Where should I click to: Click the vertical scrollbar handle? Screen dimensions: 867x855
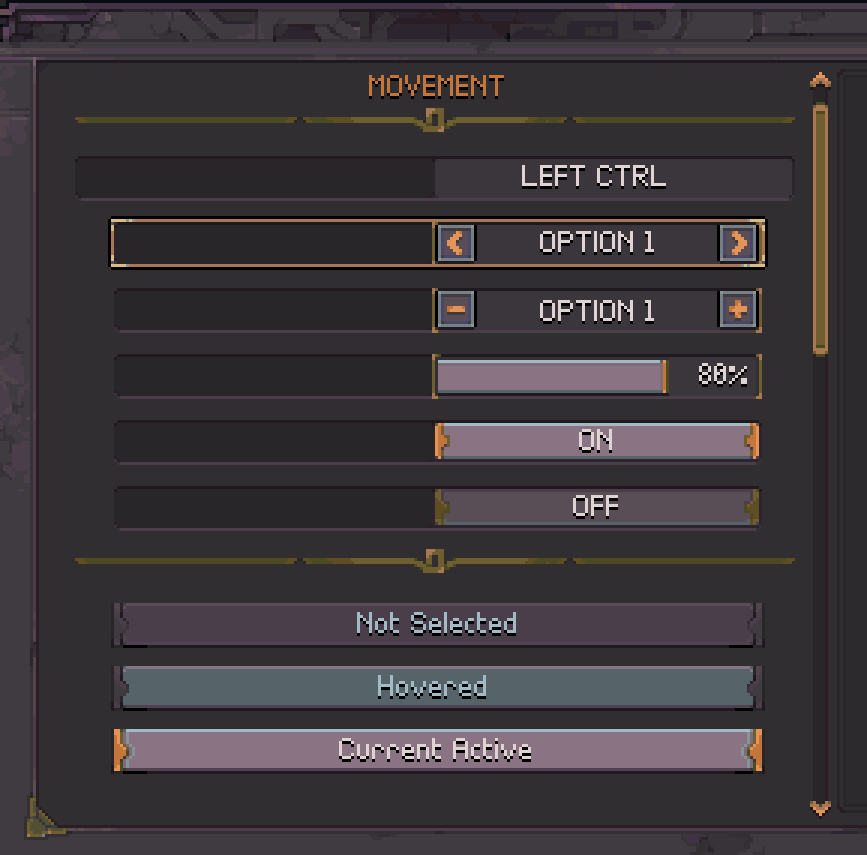tap(820, 228)
